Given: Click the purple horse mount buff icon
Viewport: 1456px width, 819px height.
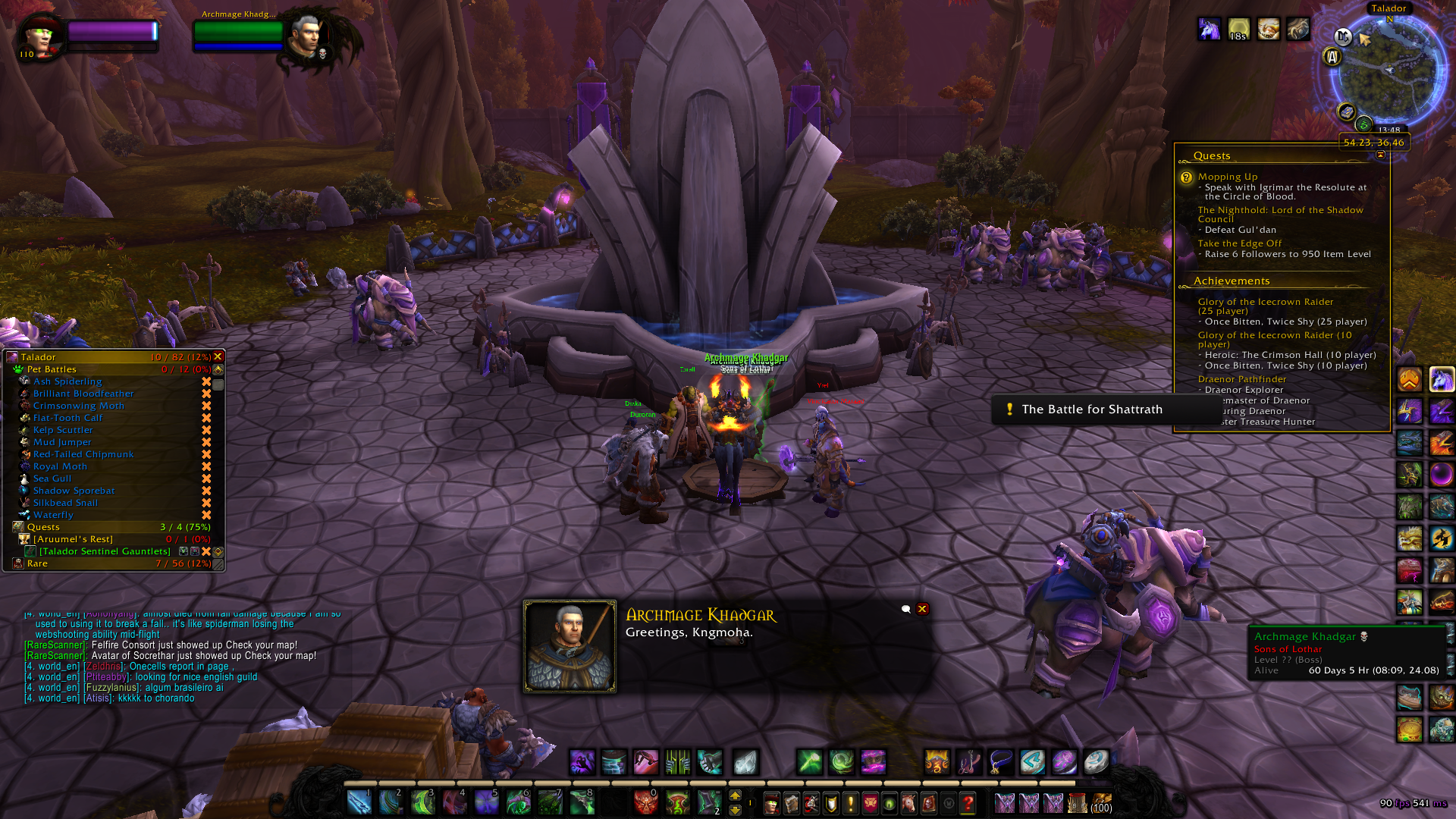Looking at the screenshot, I should 1209,29.
